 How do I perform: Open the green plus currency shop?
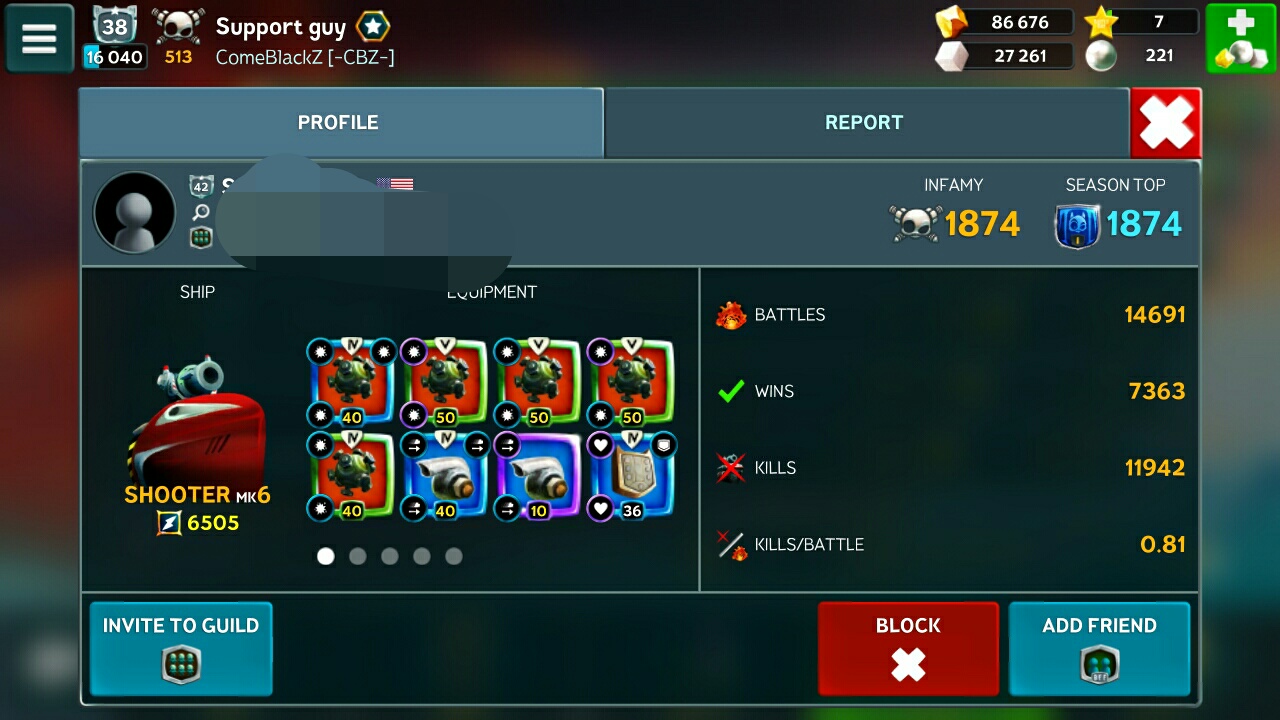(x=1240, y=38)
